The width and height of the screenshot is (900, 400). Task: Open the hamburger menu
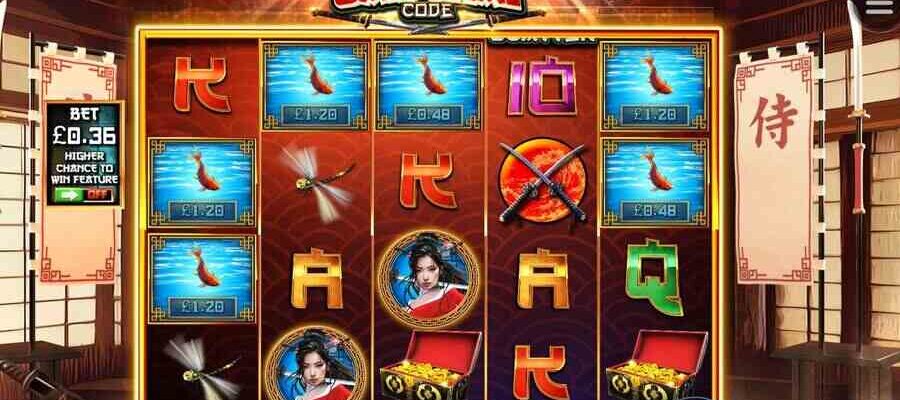point(879,8)
